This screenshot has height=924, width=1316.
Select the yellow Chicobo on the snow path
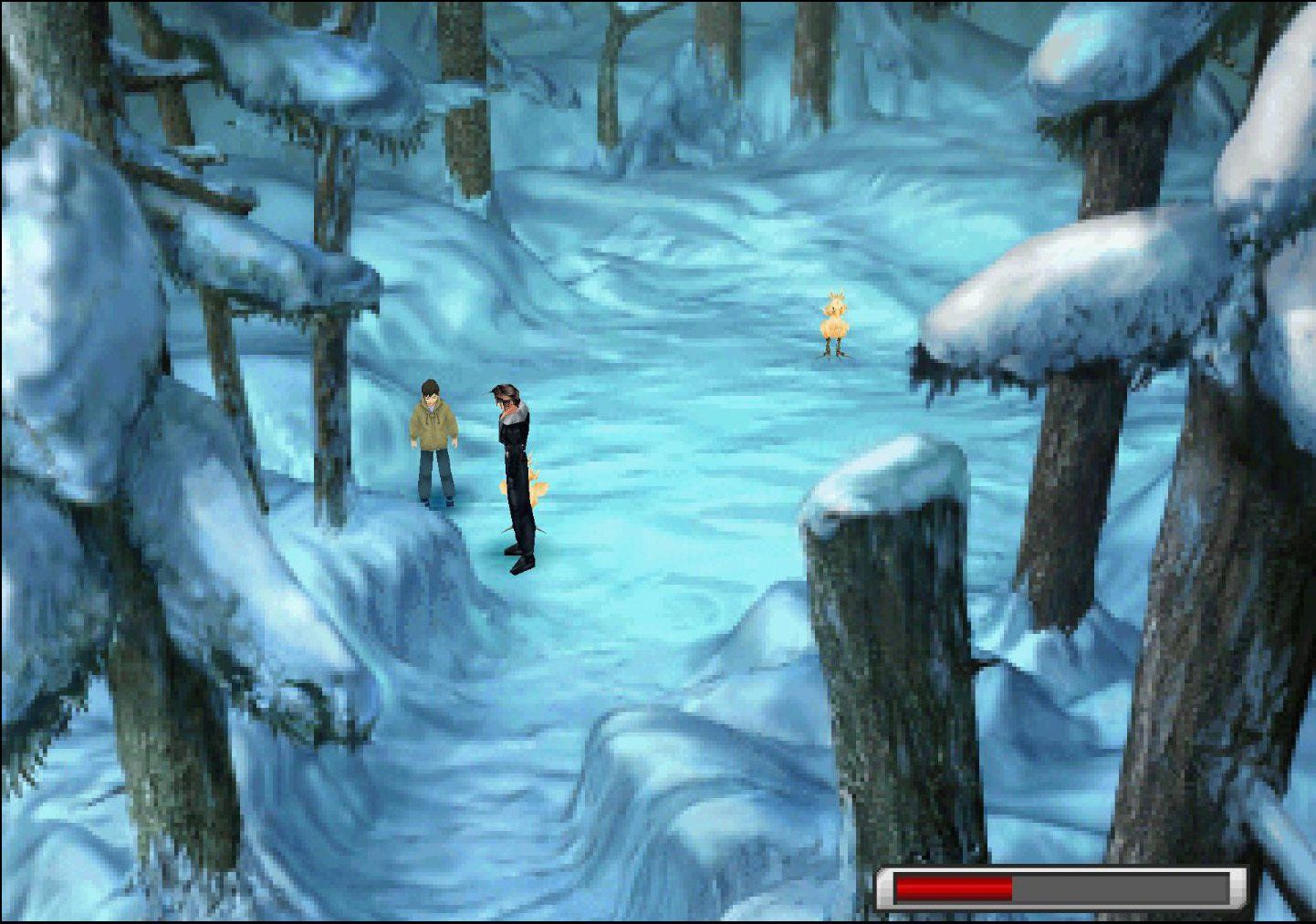click(832, 324)
